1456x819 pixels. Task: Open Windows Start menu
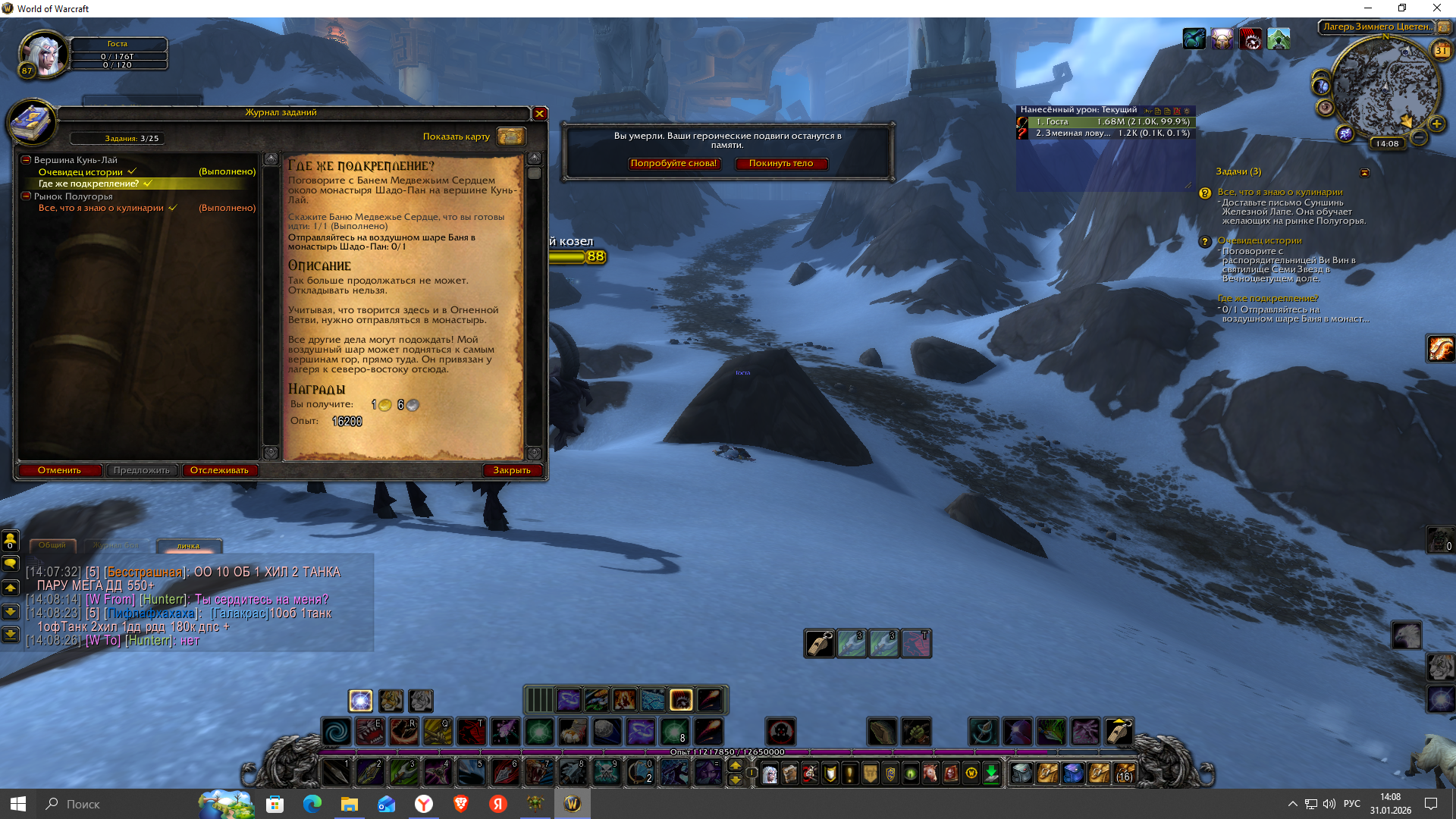(18, 804)
